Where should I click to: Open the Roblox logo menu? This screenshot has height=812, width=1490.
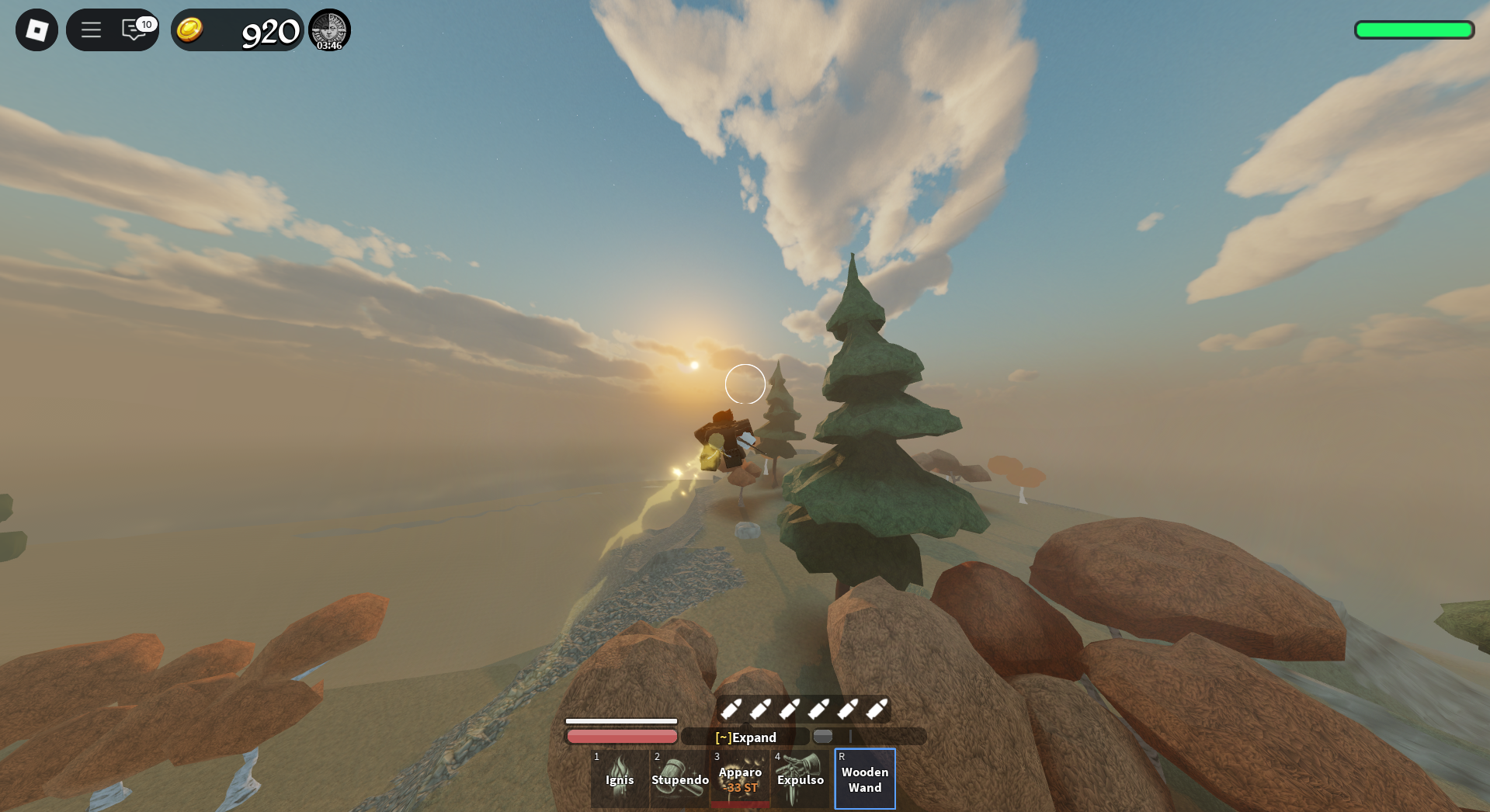tap(36, 29)
